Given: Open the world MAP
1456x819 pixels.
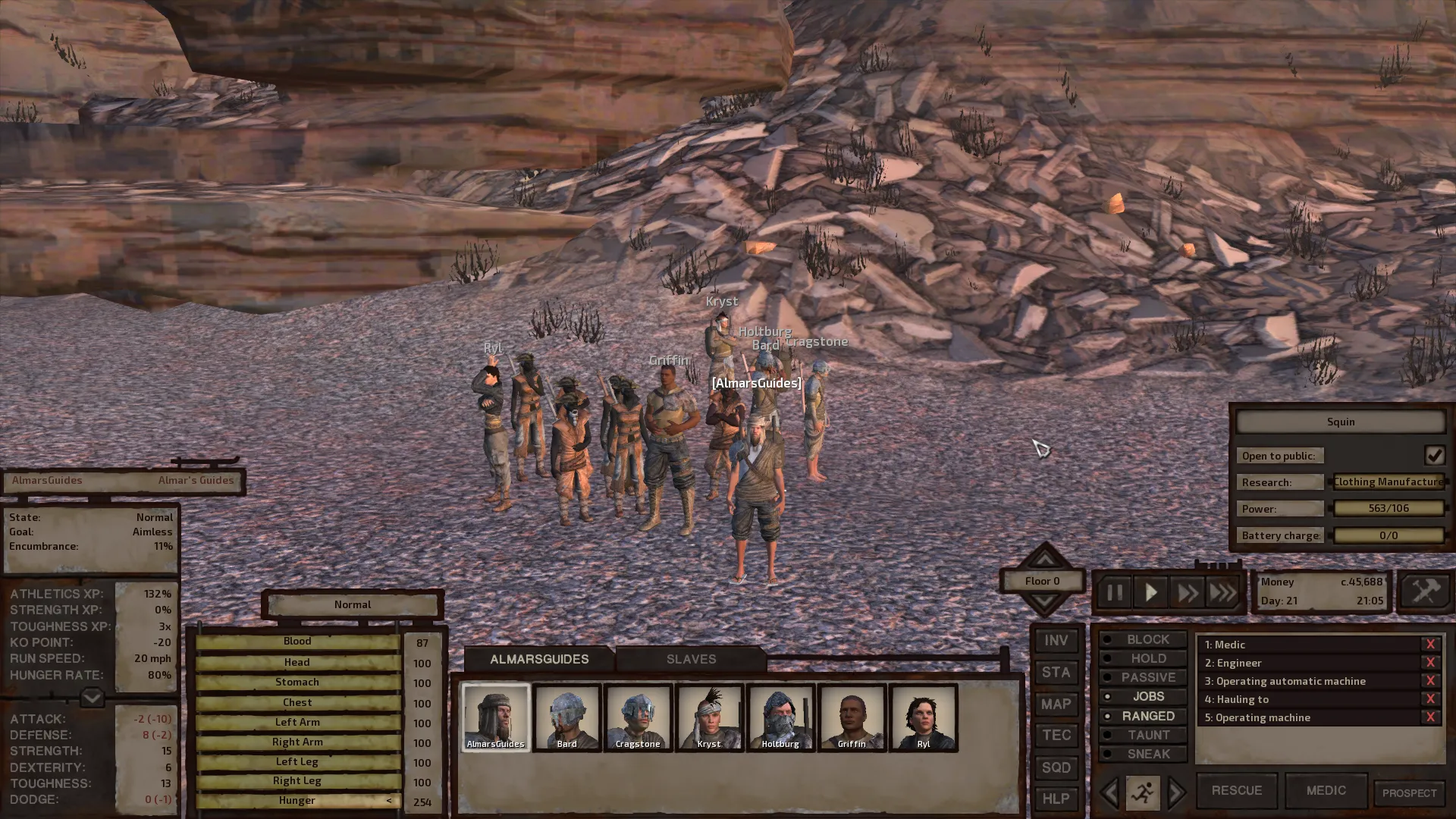Looking at the screenshot, I should [1056, 704].
